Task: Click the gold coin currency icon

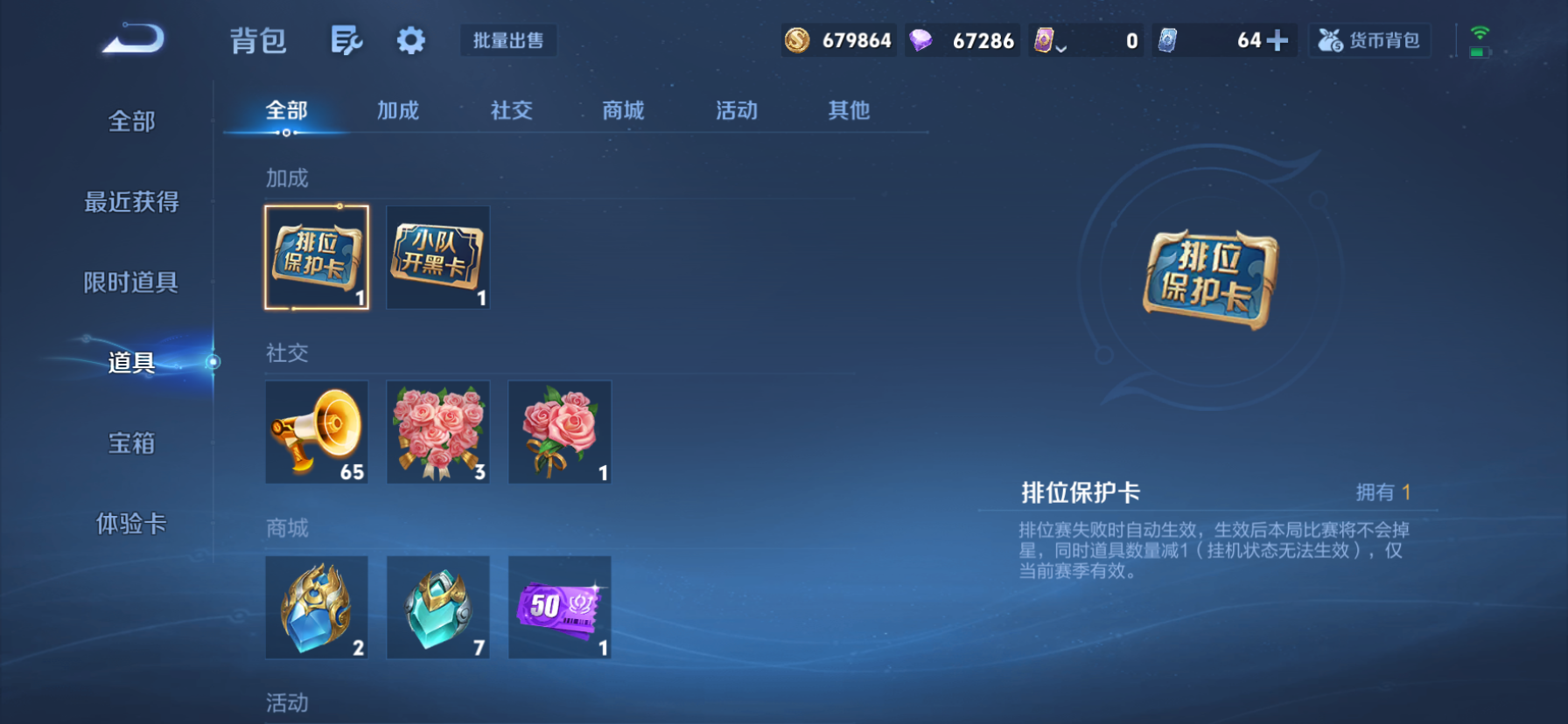Action: pyautogui.click(x=798, y=39)
